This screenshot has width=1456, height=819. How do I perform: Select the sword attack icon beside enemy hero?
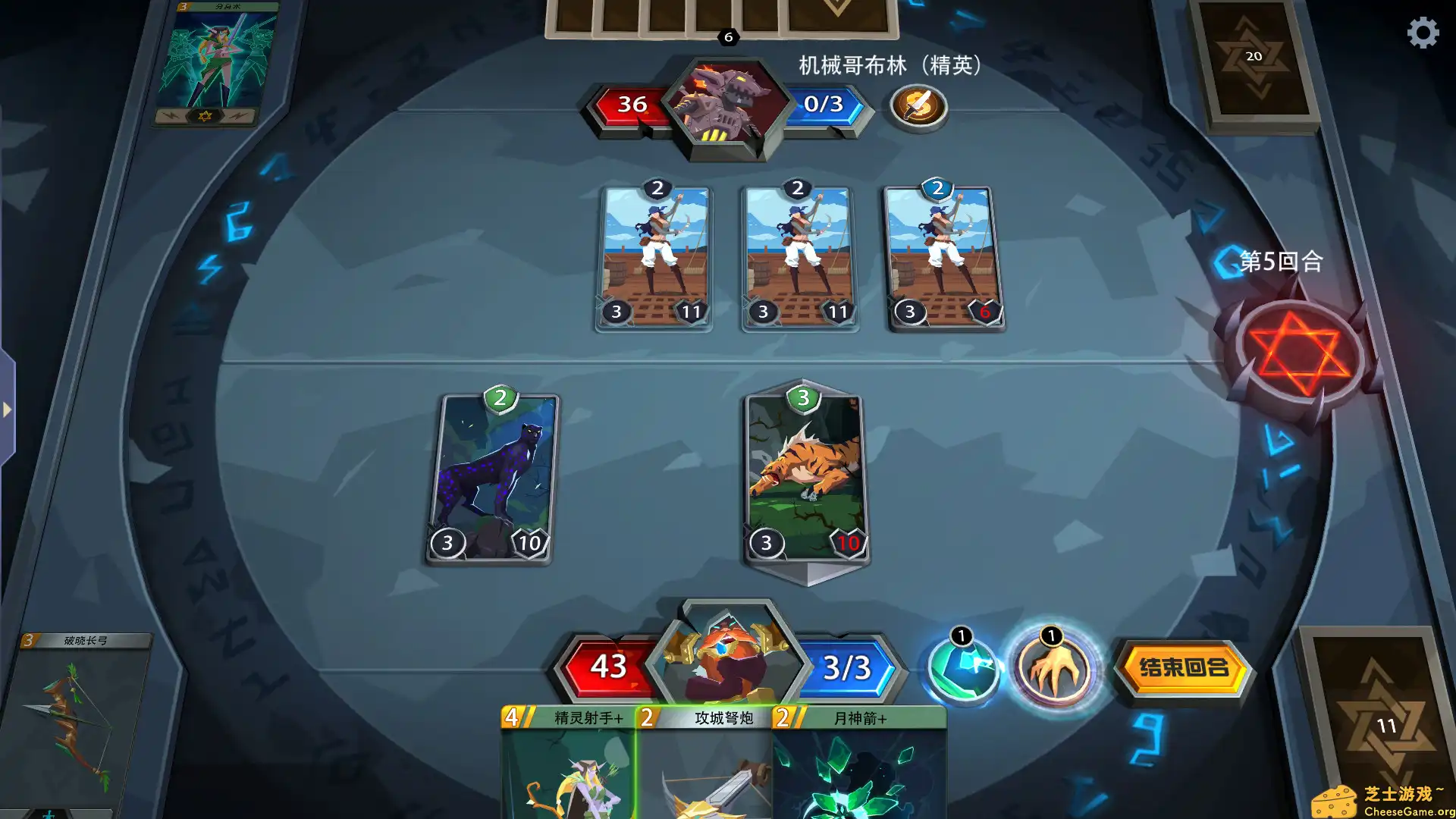(919, 106)
